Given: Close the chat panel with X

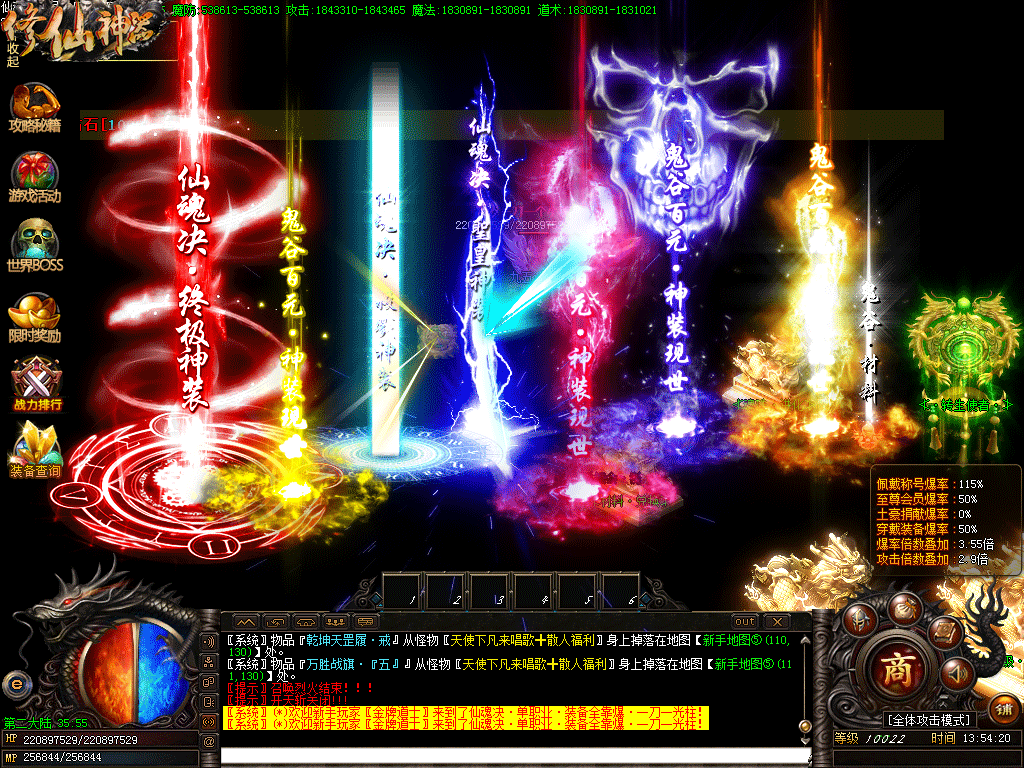Looking at the screenshot, I should pos(776,621).
